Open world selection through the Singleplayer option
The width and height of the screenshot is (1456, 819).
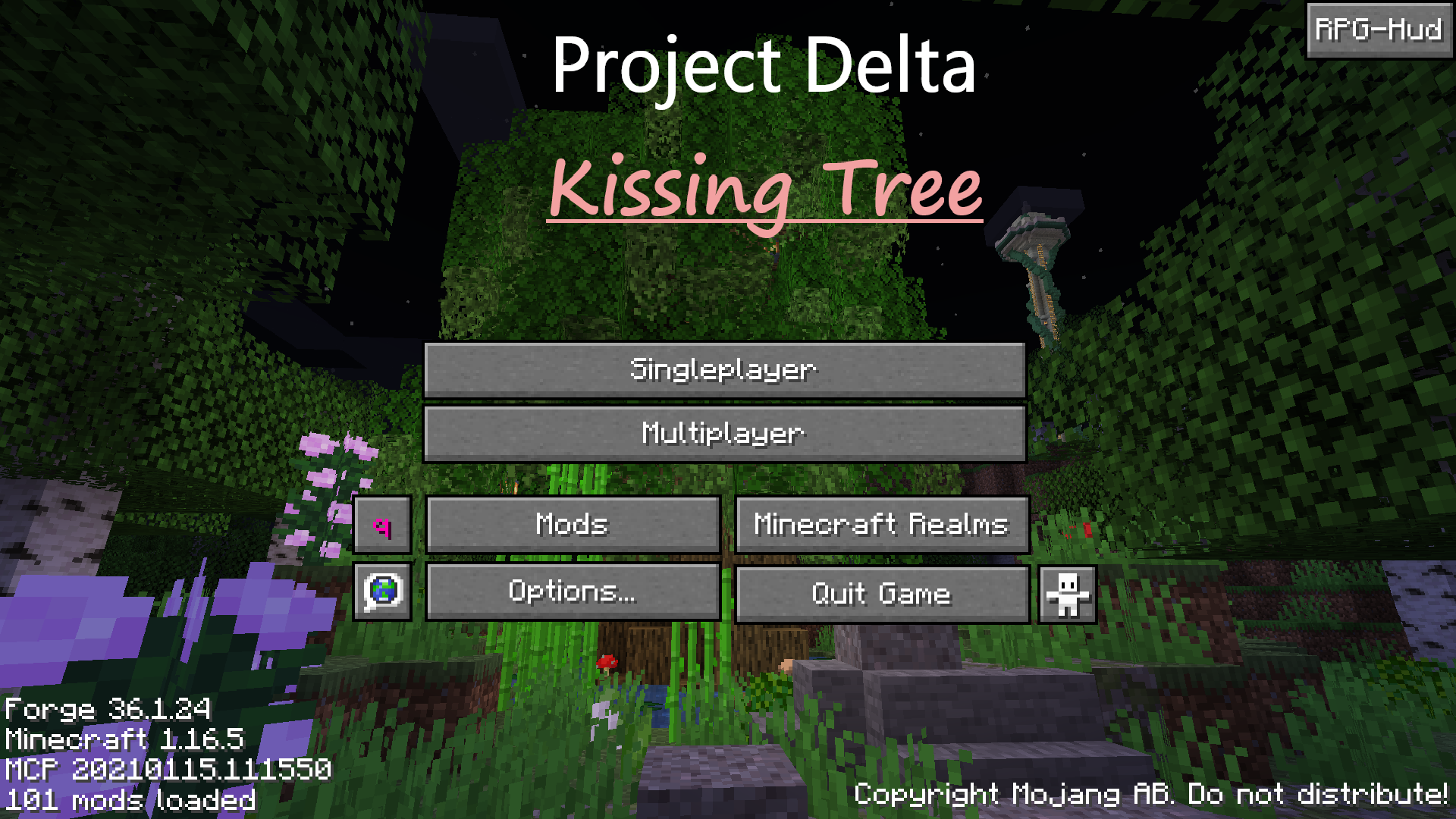[x=724, y=369]
